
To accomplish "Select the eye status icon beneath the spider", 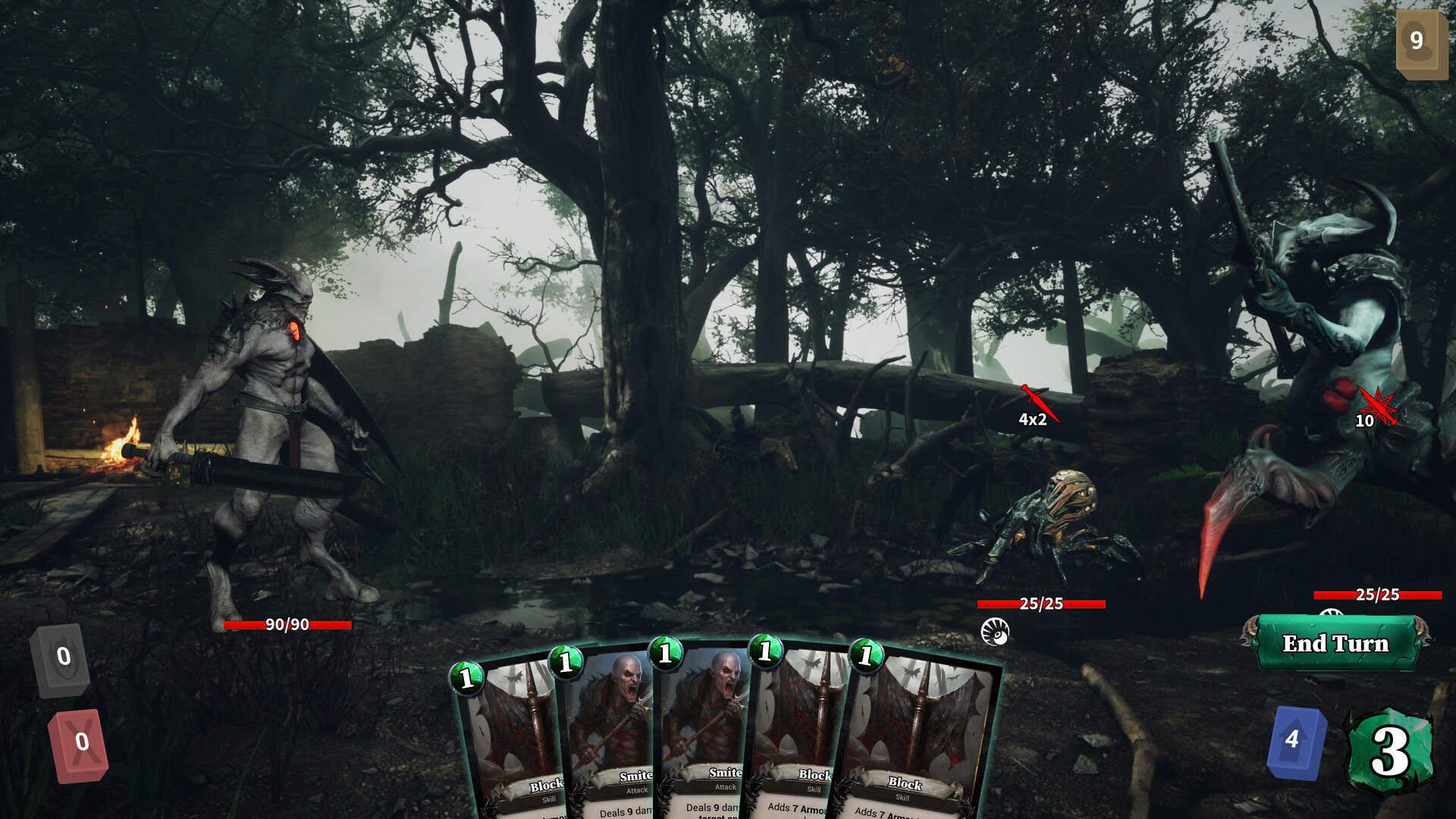I will (x=996, y=632).
